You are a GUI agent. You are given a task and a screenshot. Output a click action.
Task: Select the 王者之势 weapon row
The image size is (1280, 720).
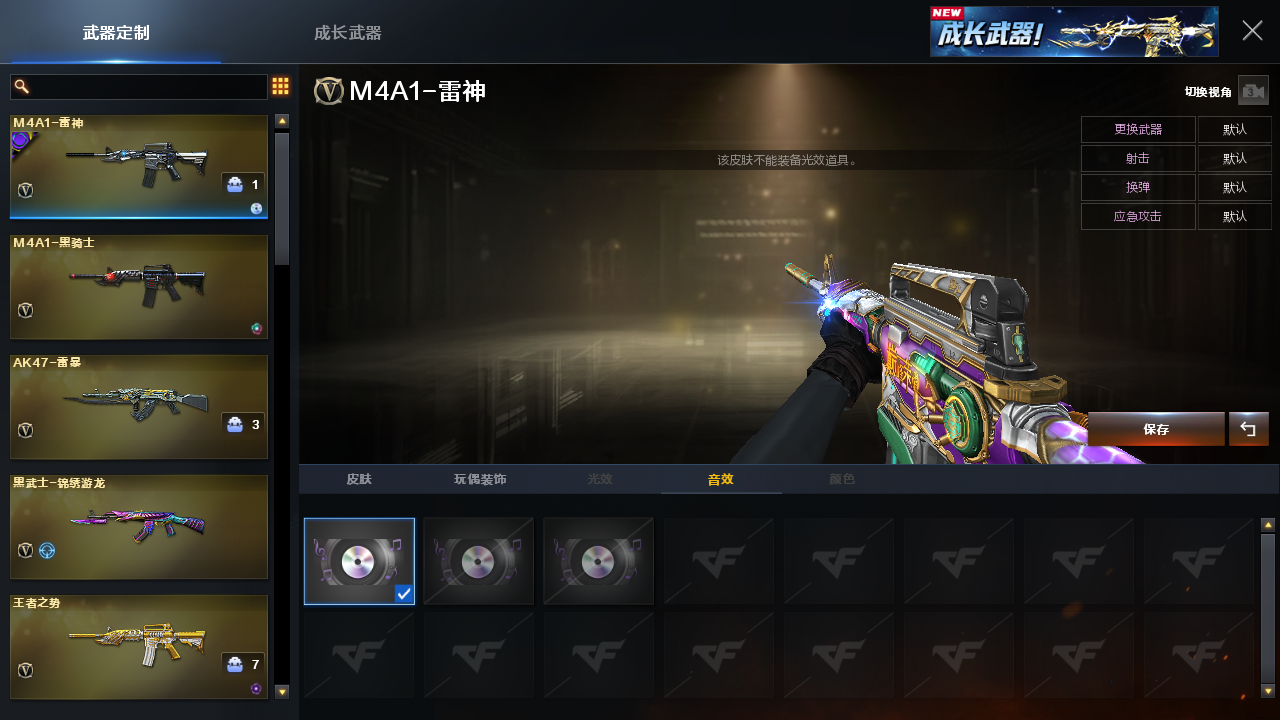[x=139, y=647]
